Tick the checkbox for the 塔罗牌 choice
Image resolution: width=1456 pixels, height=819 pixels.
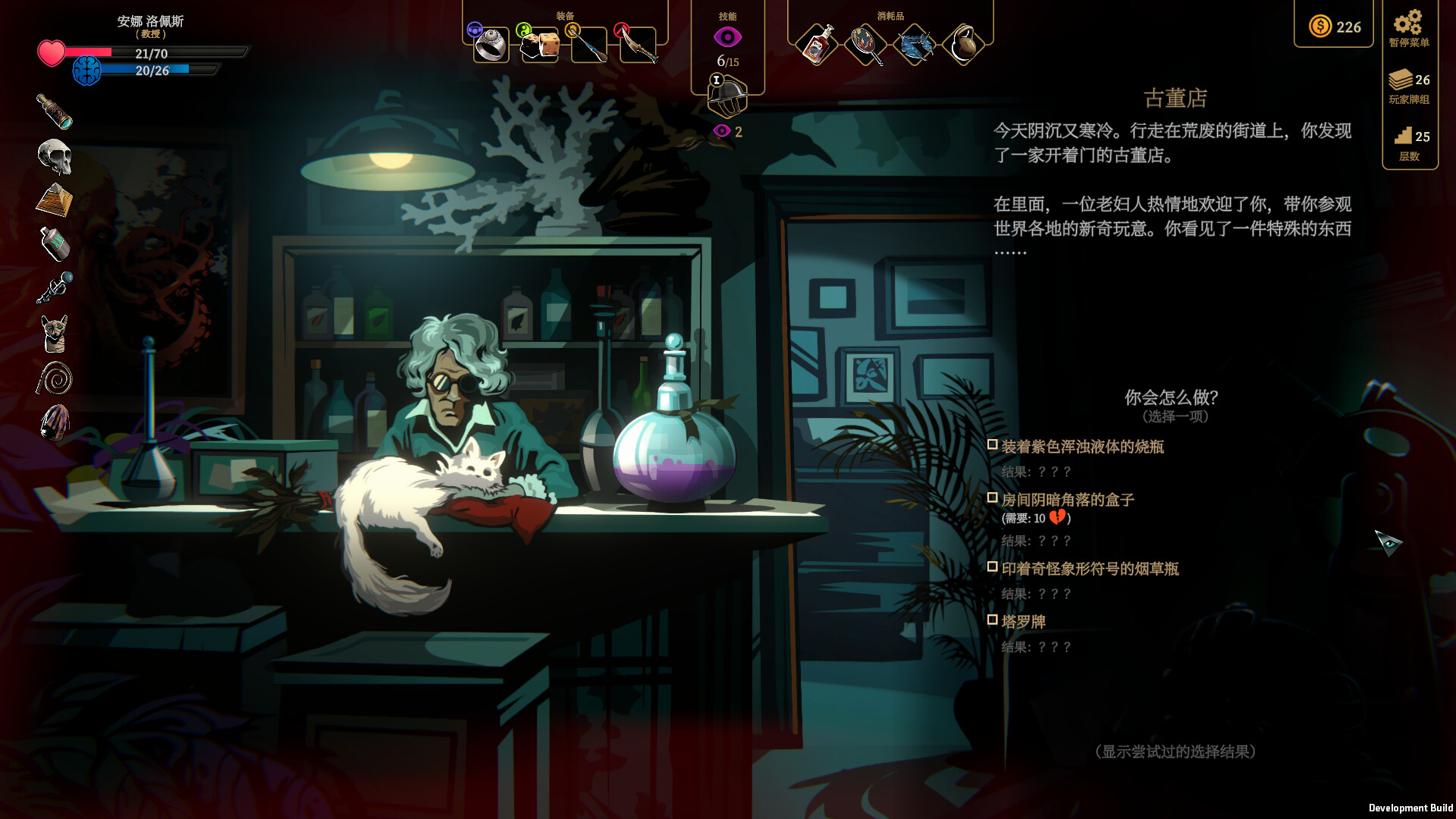point(993,620)
